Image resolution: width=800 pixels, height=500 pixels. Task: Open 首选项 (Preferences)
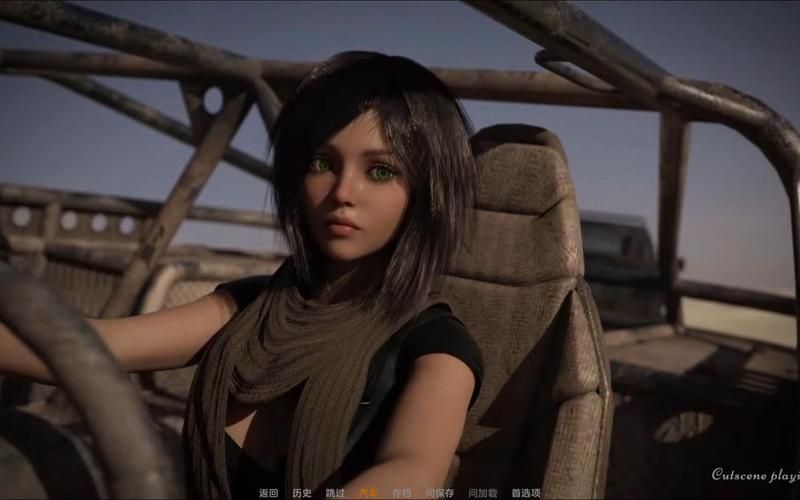(526, 493)
